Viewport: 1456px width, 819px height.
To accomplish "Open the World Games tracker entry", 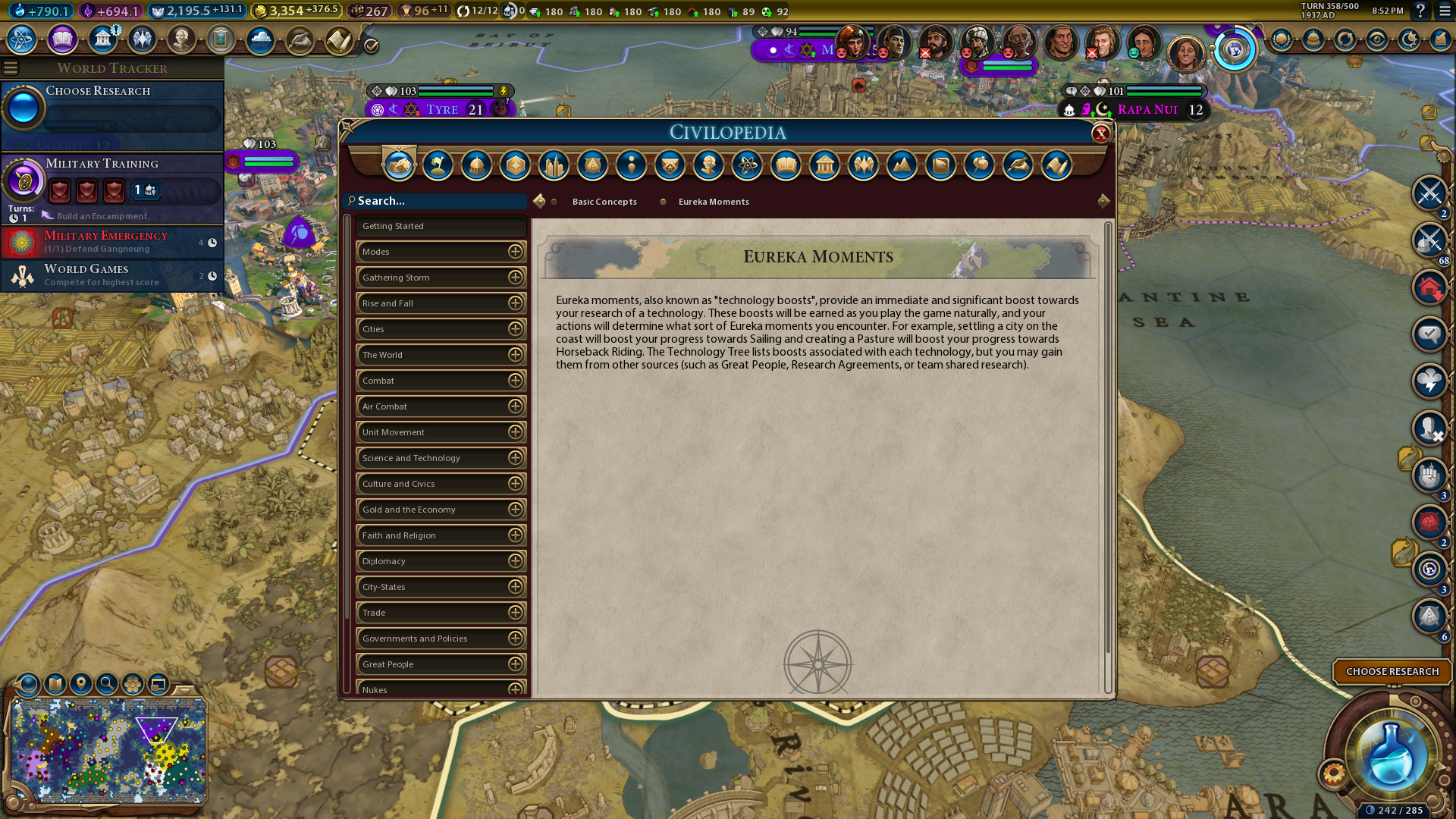I will (112, 275).
